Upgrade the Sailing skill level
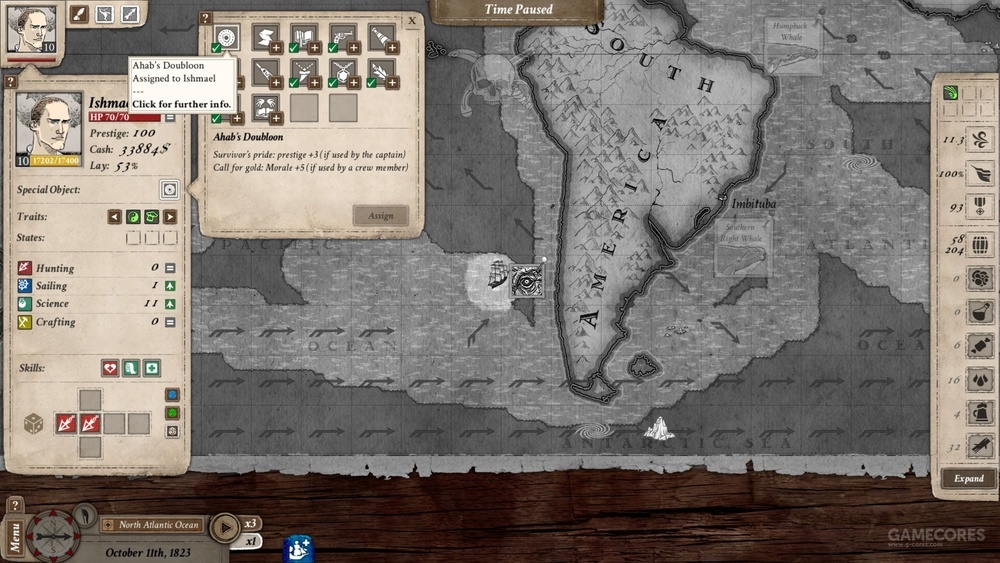Screen dimensions: 1000x563 (170, 286)
